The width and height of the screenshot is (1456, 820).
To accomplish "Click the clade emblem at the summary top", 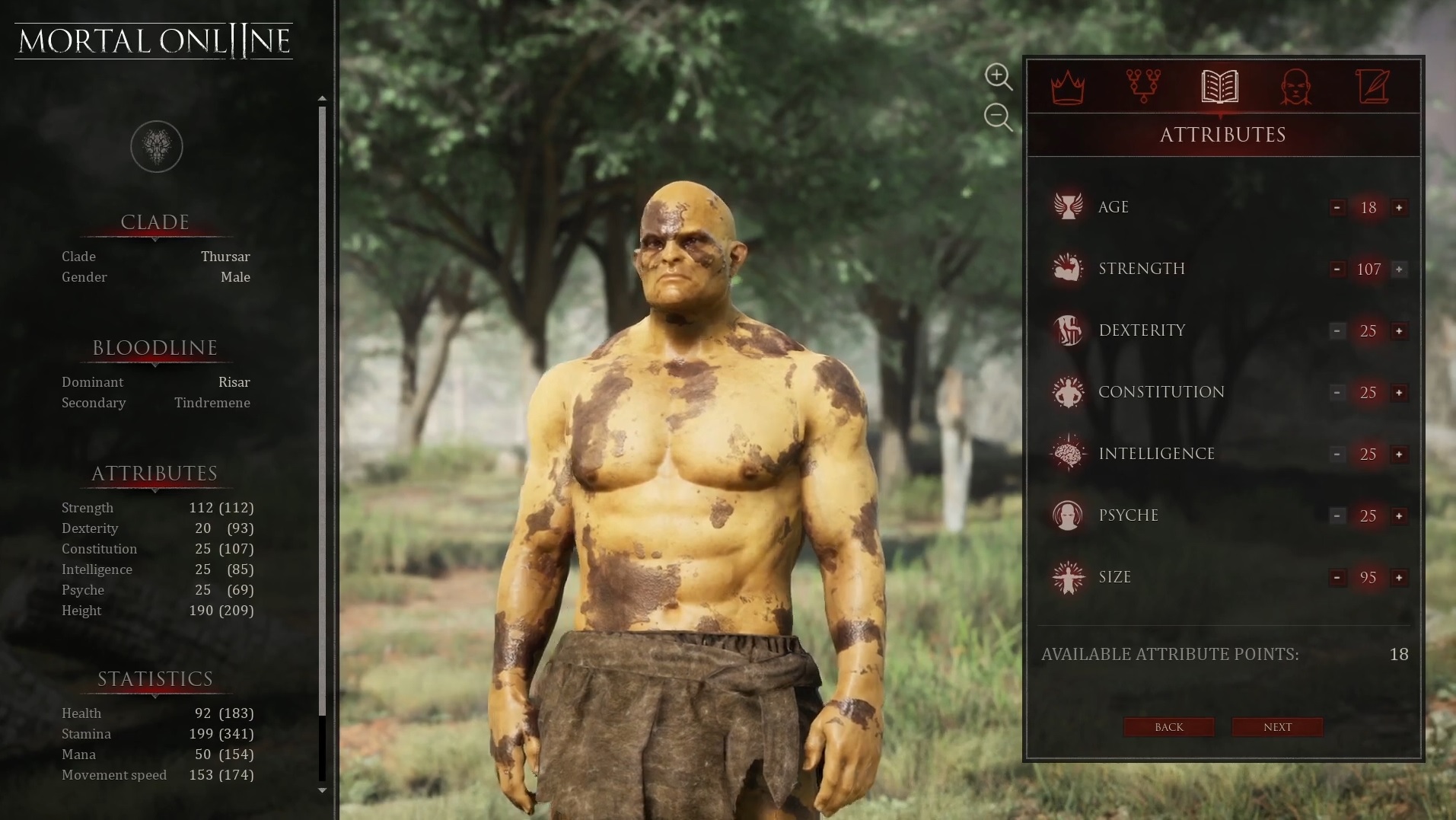I will pyautogui.click(x=156, y=146).
